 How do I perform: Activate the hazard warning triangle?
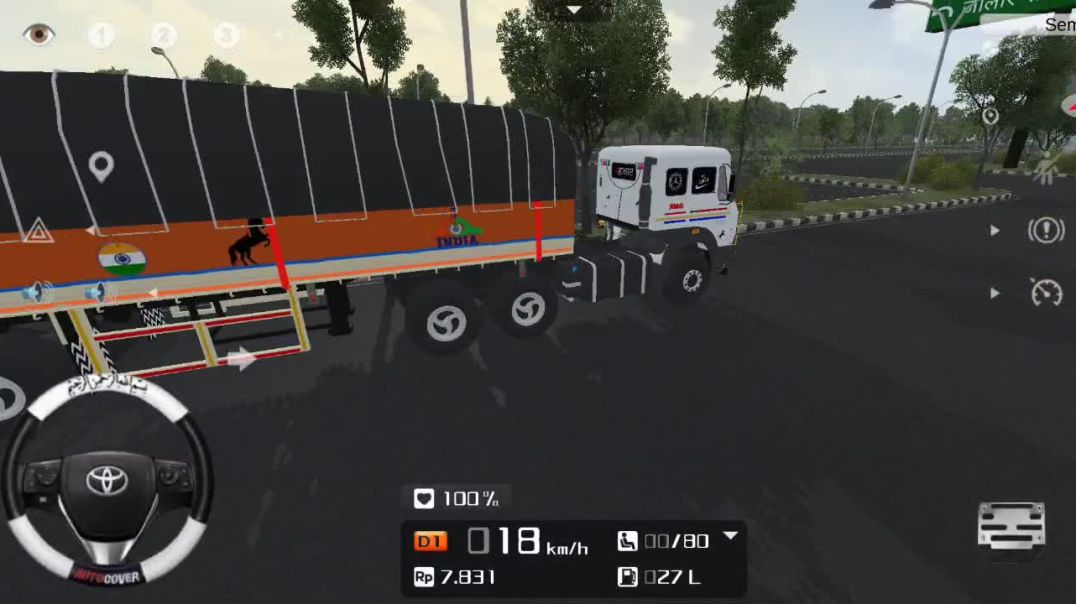pos(38,230)
